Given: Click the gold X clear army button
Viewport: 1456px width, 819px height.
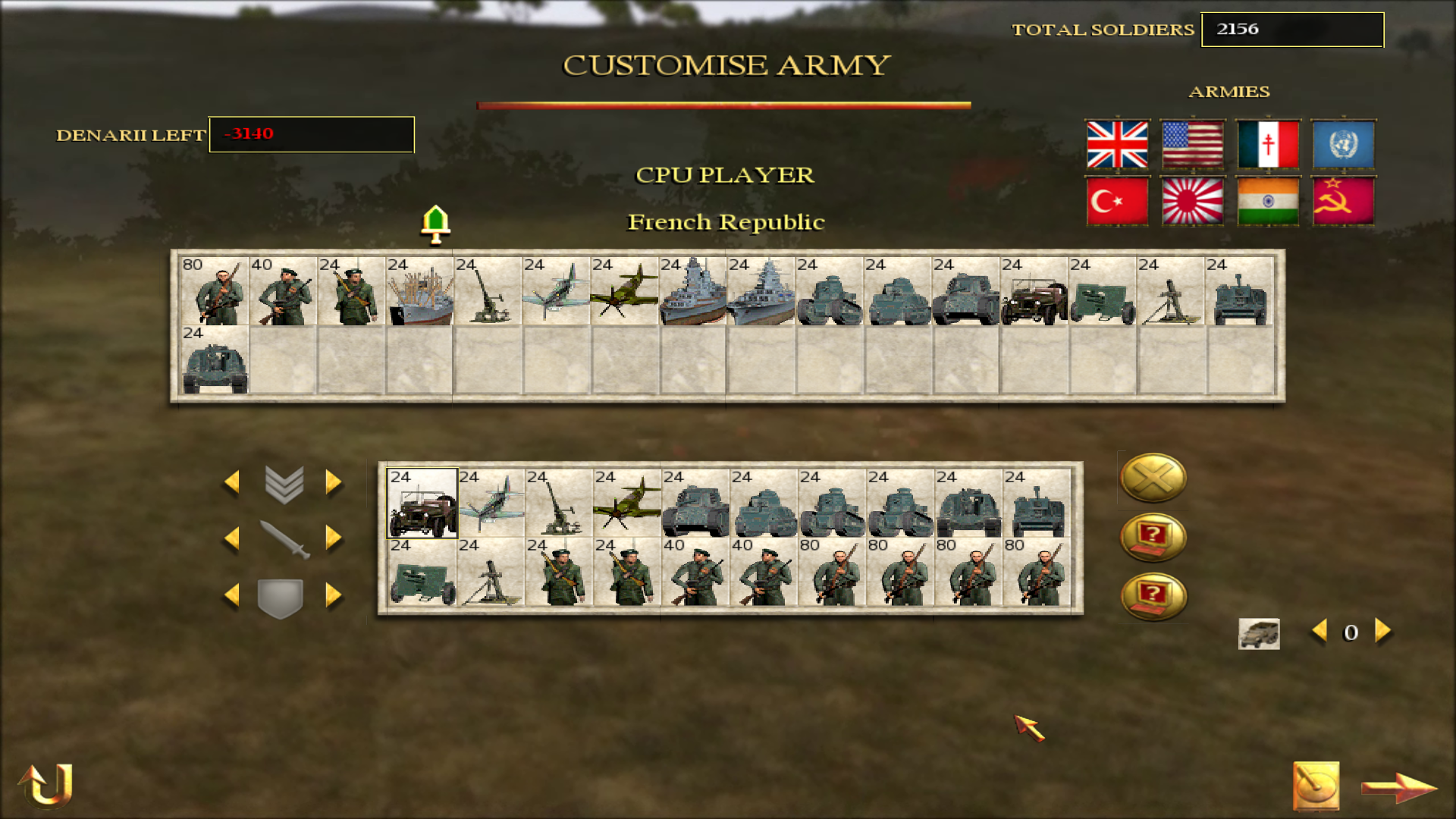Looking at the screenshot, I should pos(1153,478).
